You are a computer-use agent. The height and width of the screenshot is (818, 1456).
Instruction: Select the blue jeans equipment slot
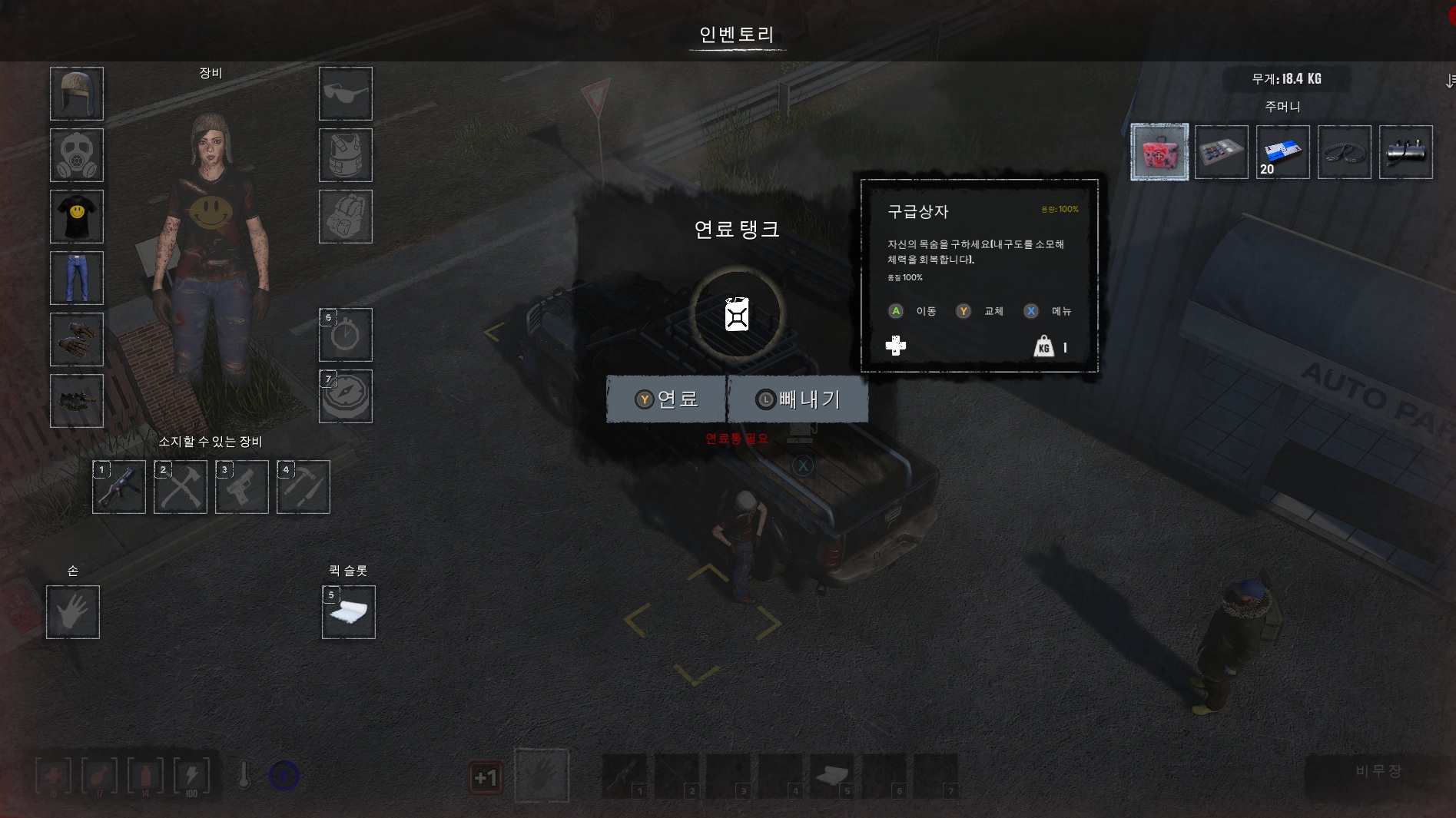coord(77,278)
